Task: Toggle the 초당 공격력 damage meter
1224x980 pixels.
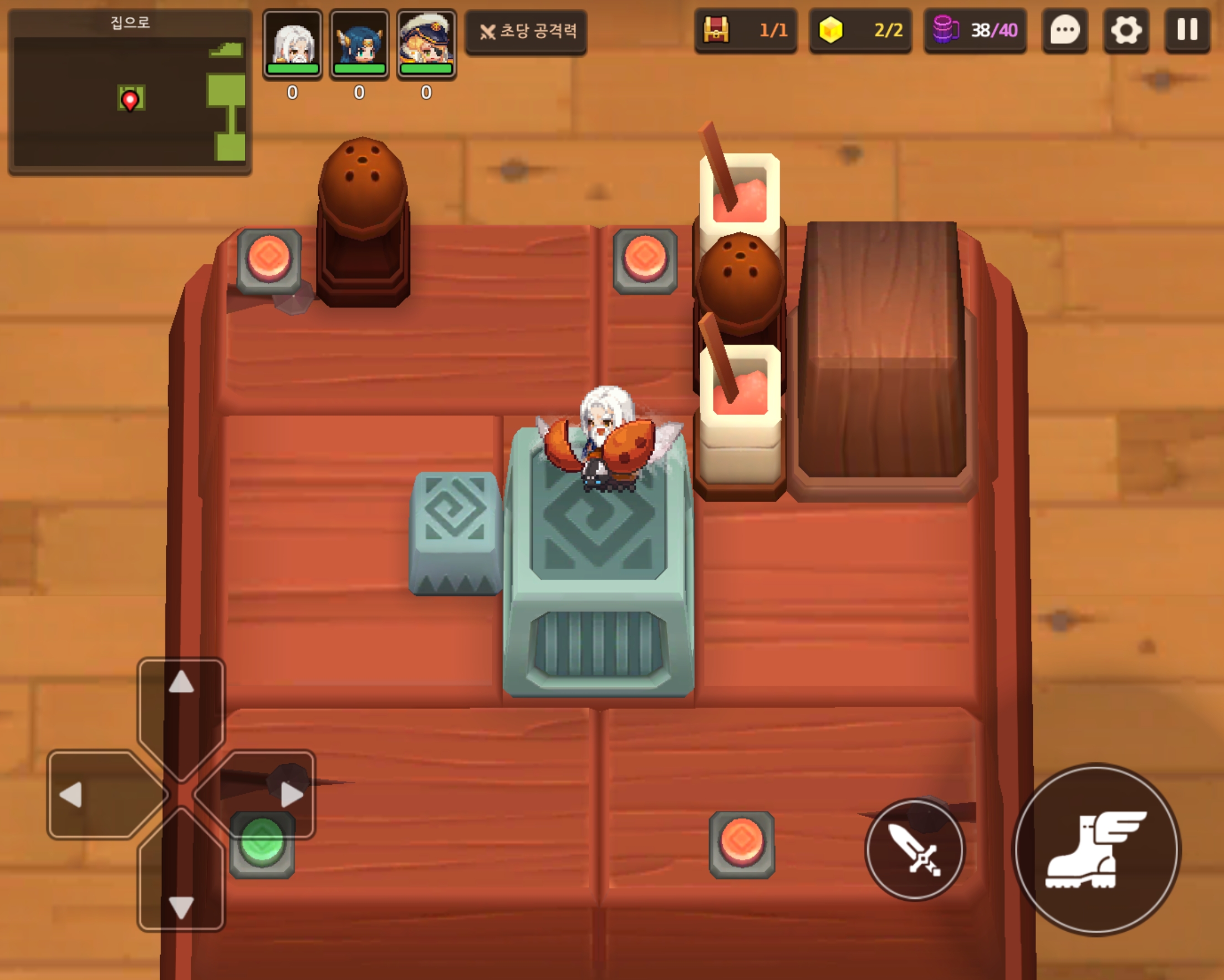Action: coord(526,32)
